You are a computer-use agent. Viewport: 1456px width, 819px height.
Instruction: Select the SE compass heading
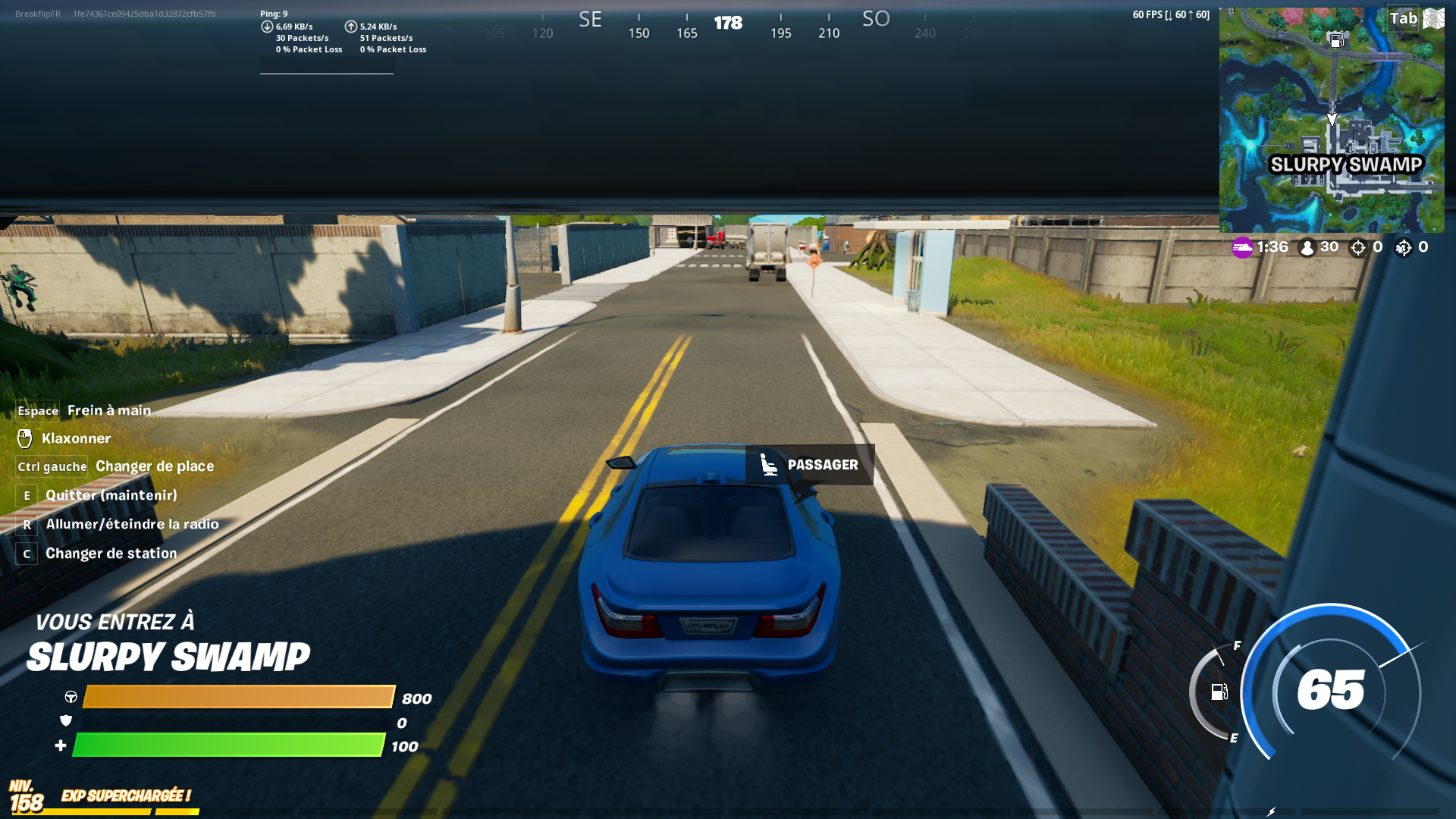coord(590,19)
